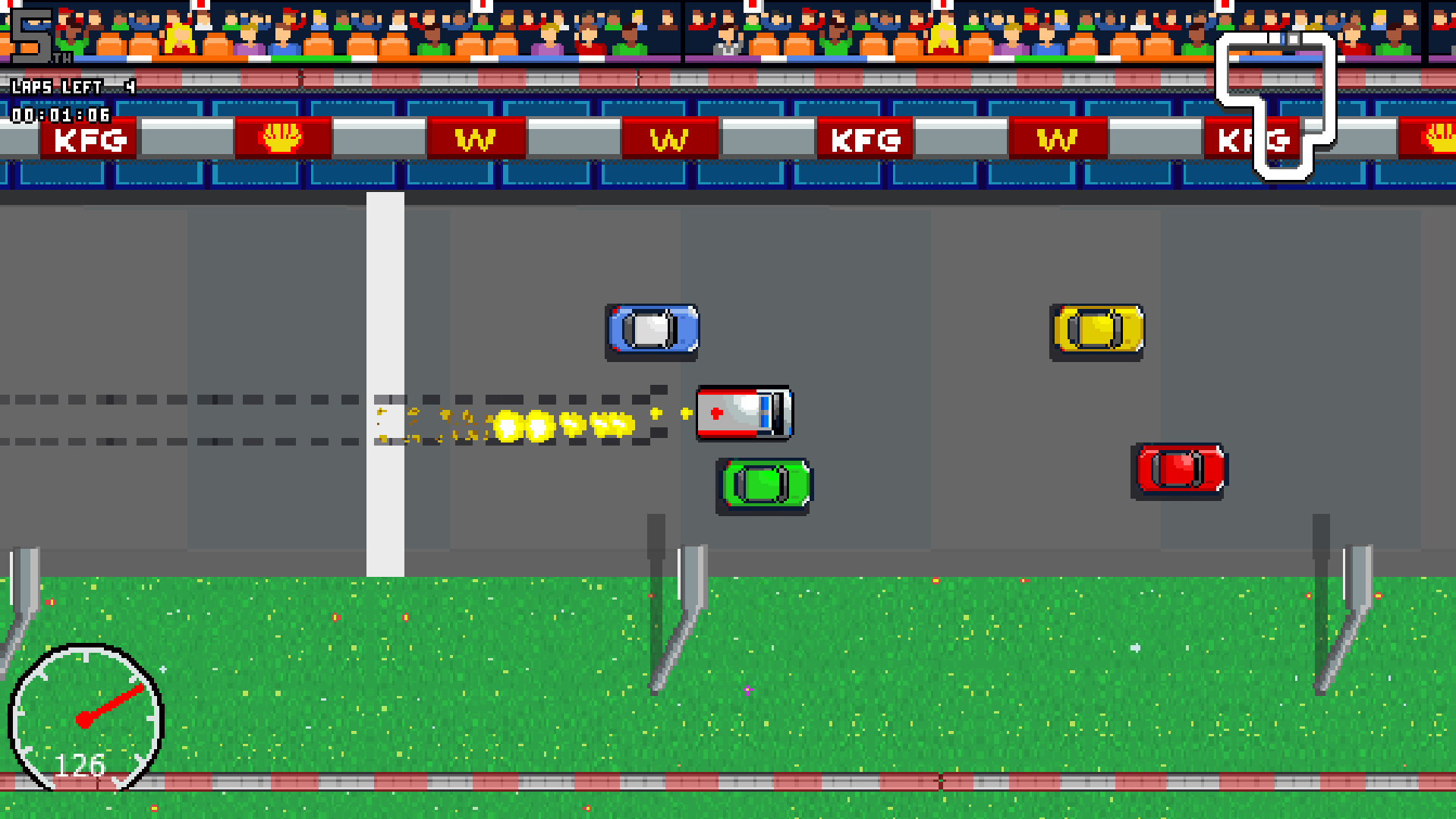1456x819 pixels.
Task: Click the ambulance player car
Action: (x=744, y=414)
